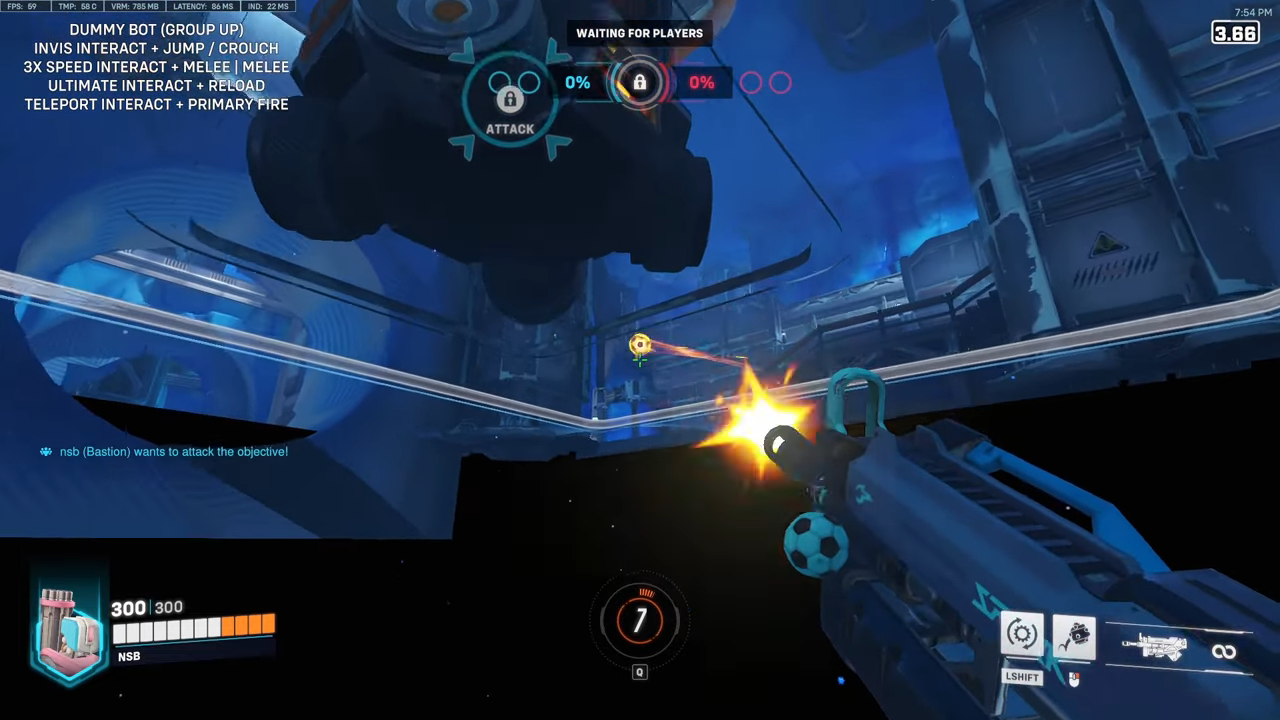Click the WAITING FOR PLAYERS banner
Viewport: 1280px width, 720px height.
[x=639, y=33]
